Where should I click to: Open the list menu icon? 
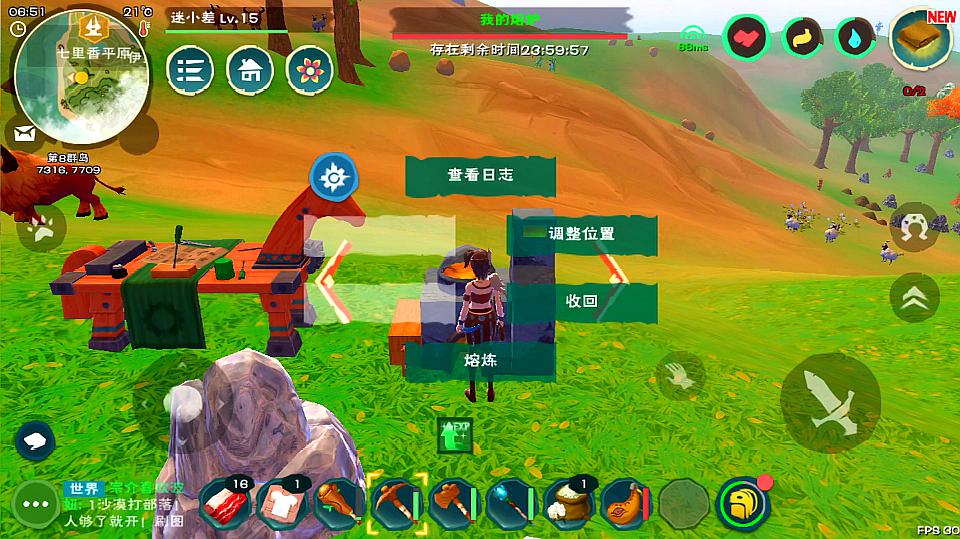pyautogui.click(x=190, y=71)
